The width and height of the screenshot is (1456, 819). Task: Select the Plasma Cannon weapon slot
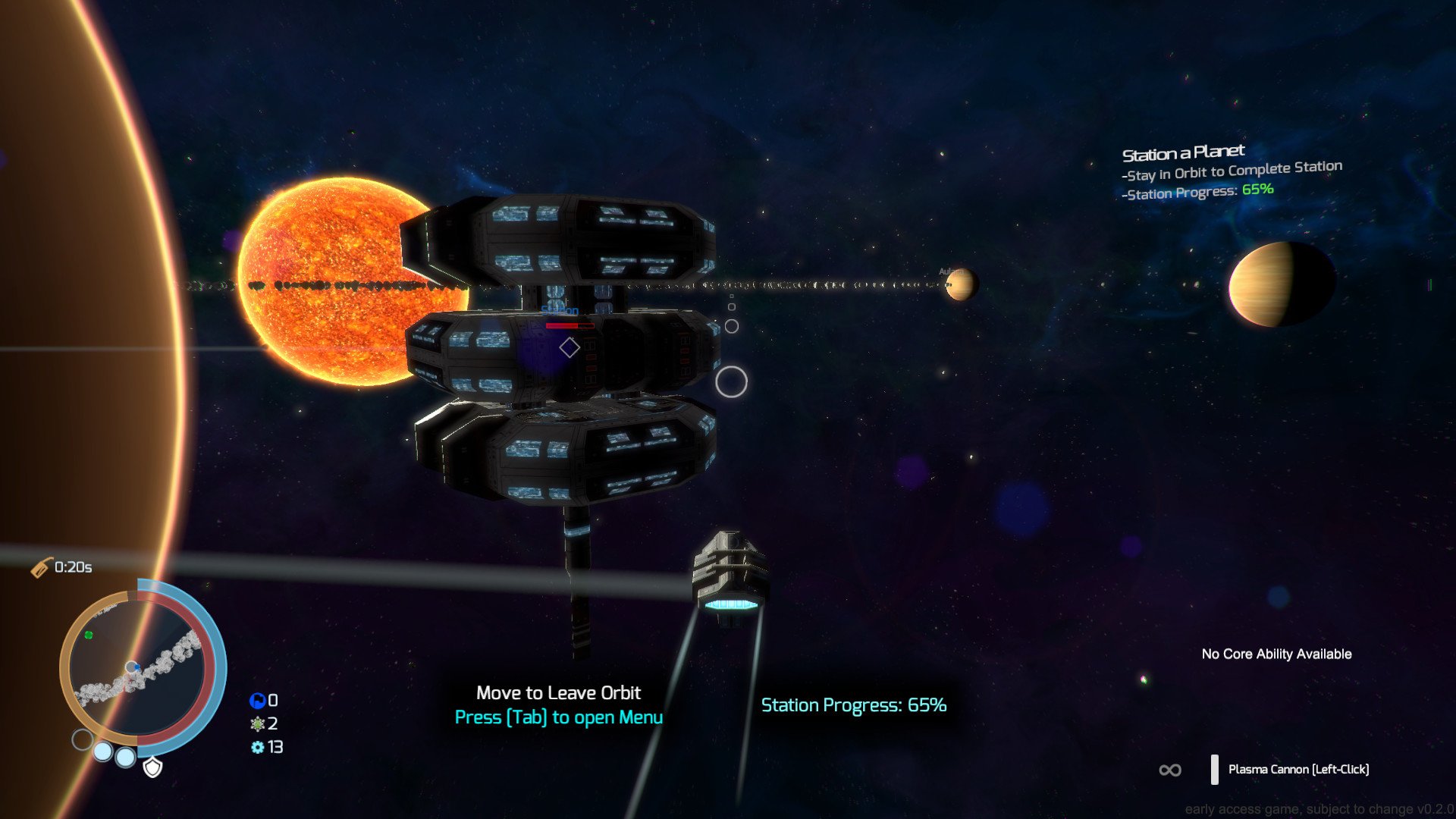[1300, 769]
